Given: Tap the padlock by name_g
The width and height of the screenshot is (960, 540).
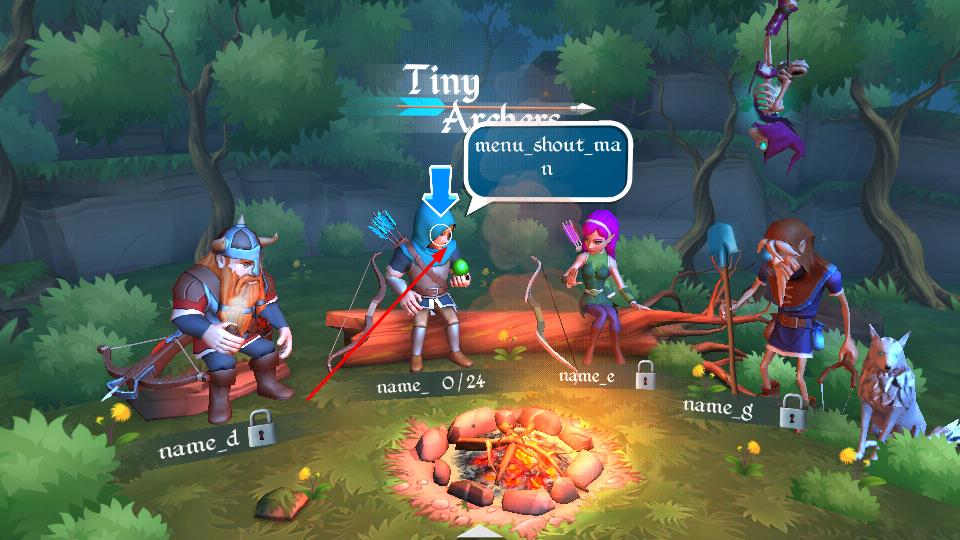Looking at the screenshot, I should pos(793,408).
